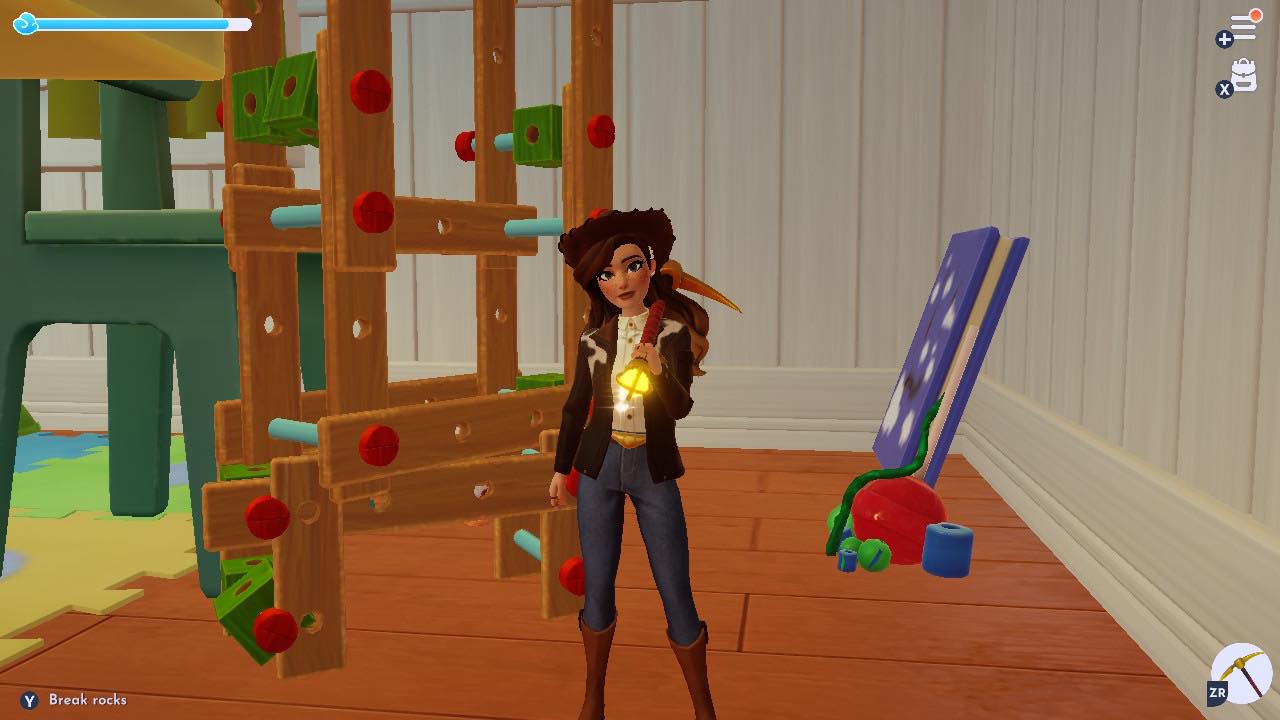Screen dimensions: 1280x720
Task: Click the Y button prompt icon
Action: (31, 701)
